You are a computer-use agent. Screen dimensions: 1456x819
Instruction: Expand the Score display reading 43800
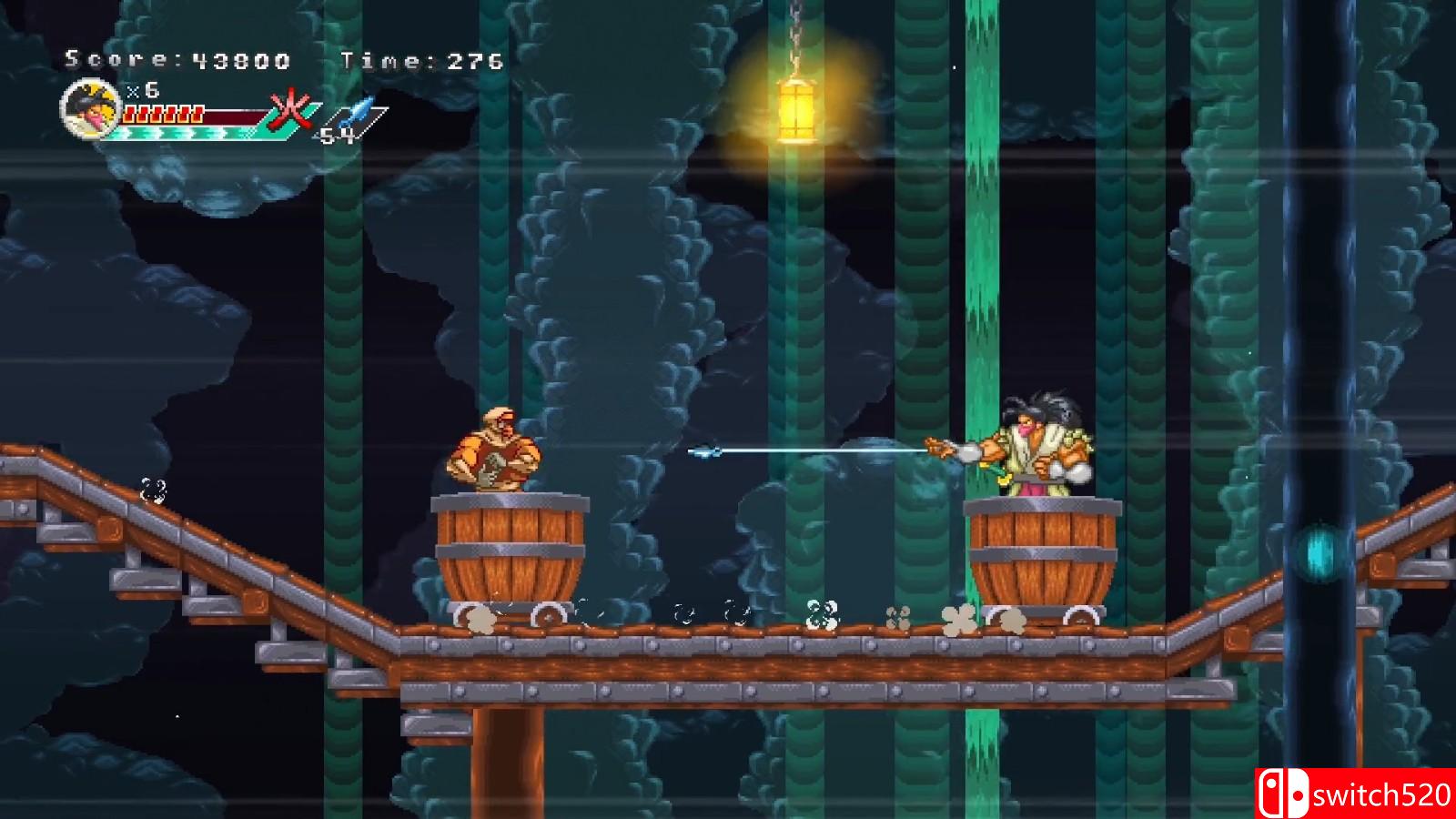(x=176, y=57)
